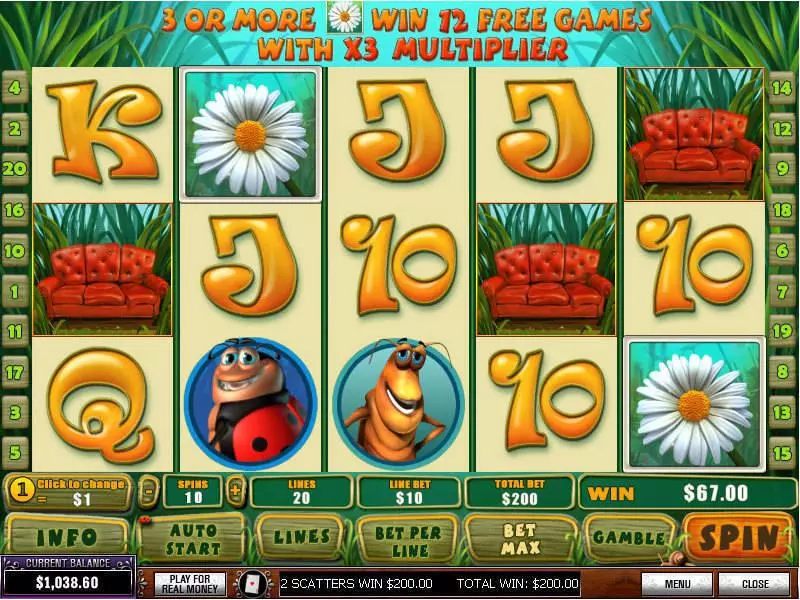Click the Lines button
The image size is (800, 600).
302,539
